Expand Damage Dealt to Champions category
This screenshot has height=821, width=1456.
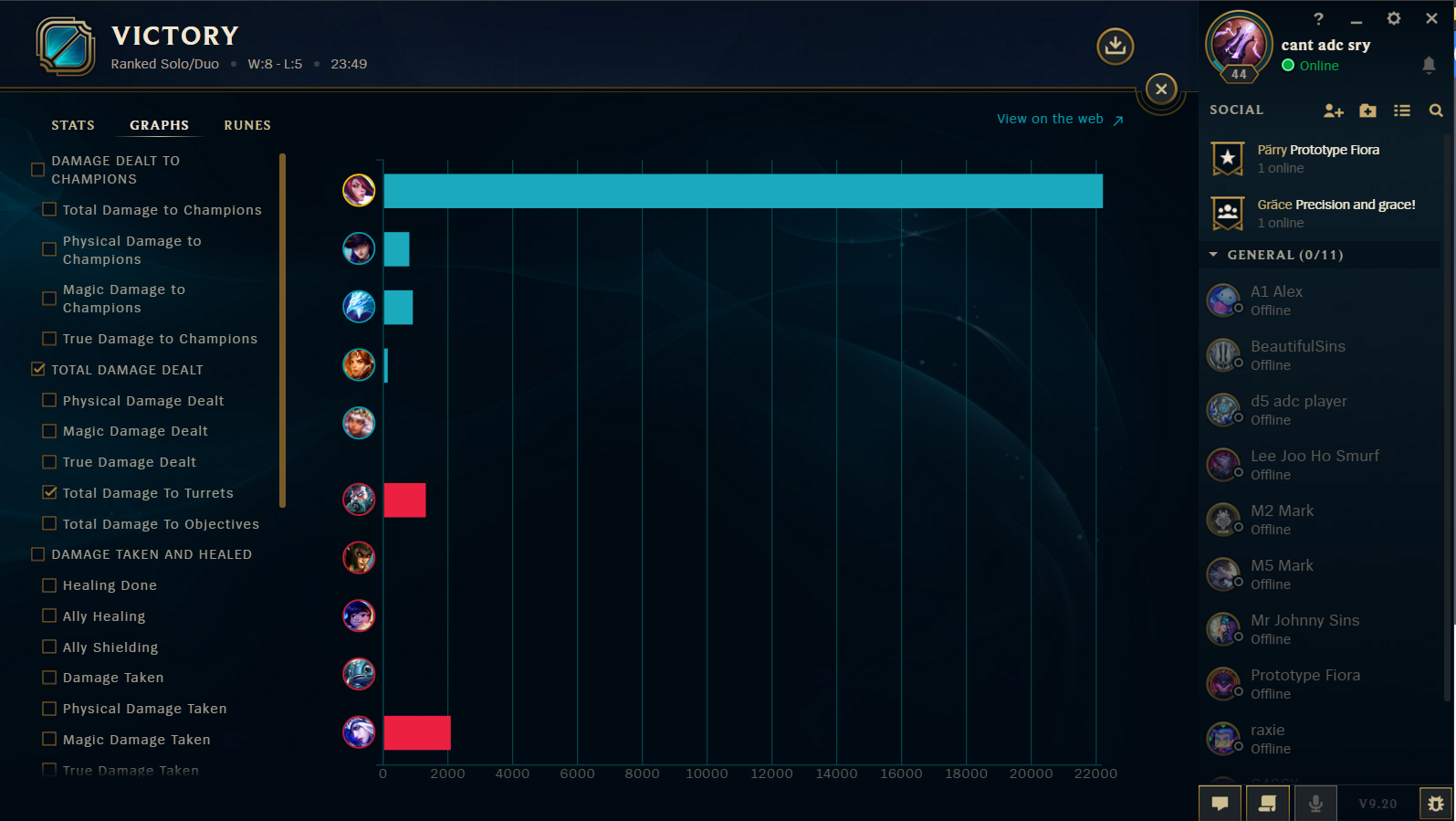click(x=37, y=169)
